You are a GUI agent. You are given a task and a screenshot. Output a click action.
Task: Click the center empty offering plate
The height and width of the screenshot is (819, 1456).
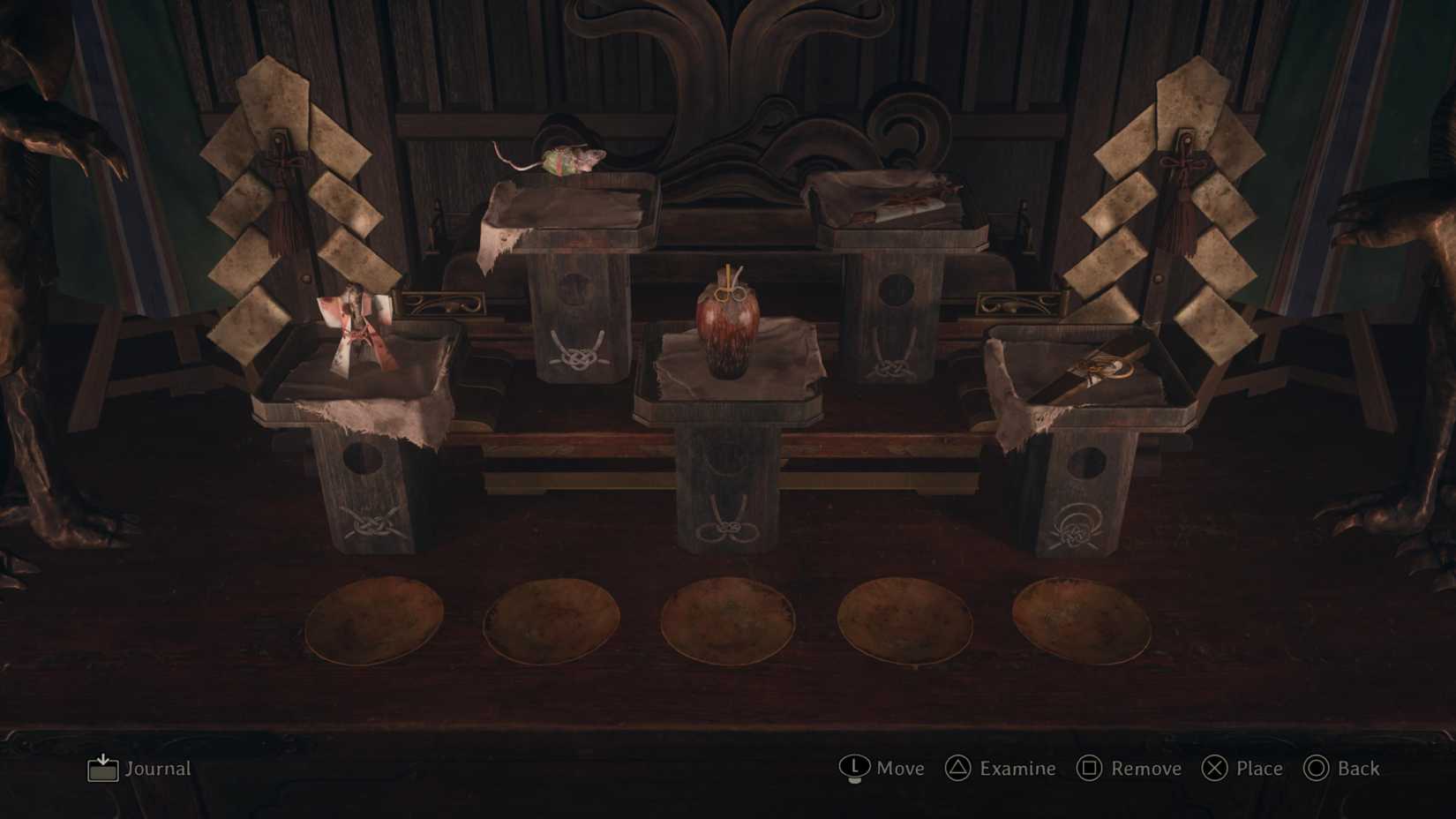728,622
